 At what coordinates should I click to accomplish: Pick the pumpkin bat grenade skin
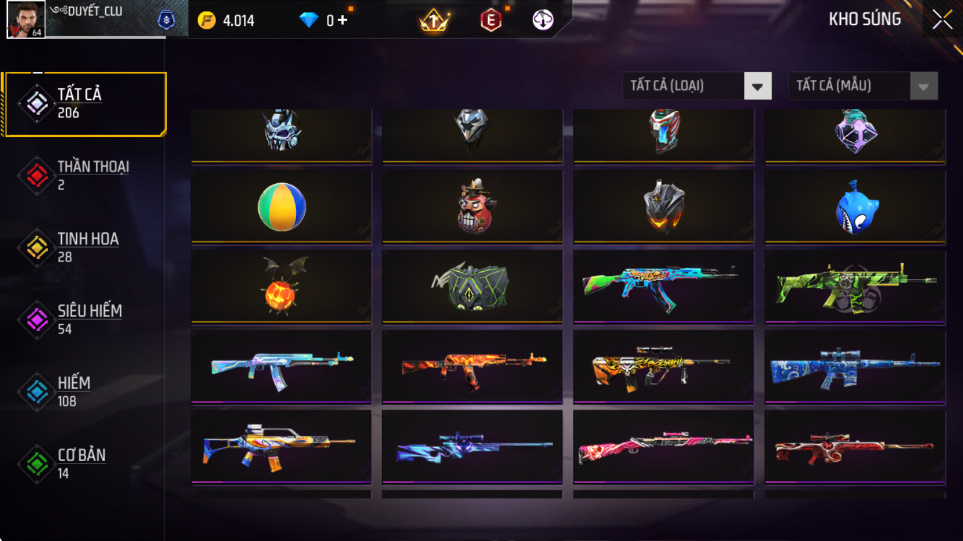click(x=281, y=285)
